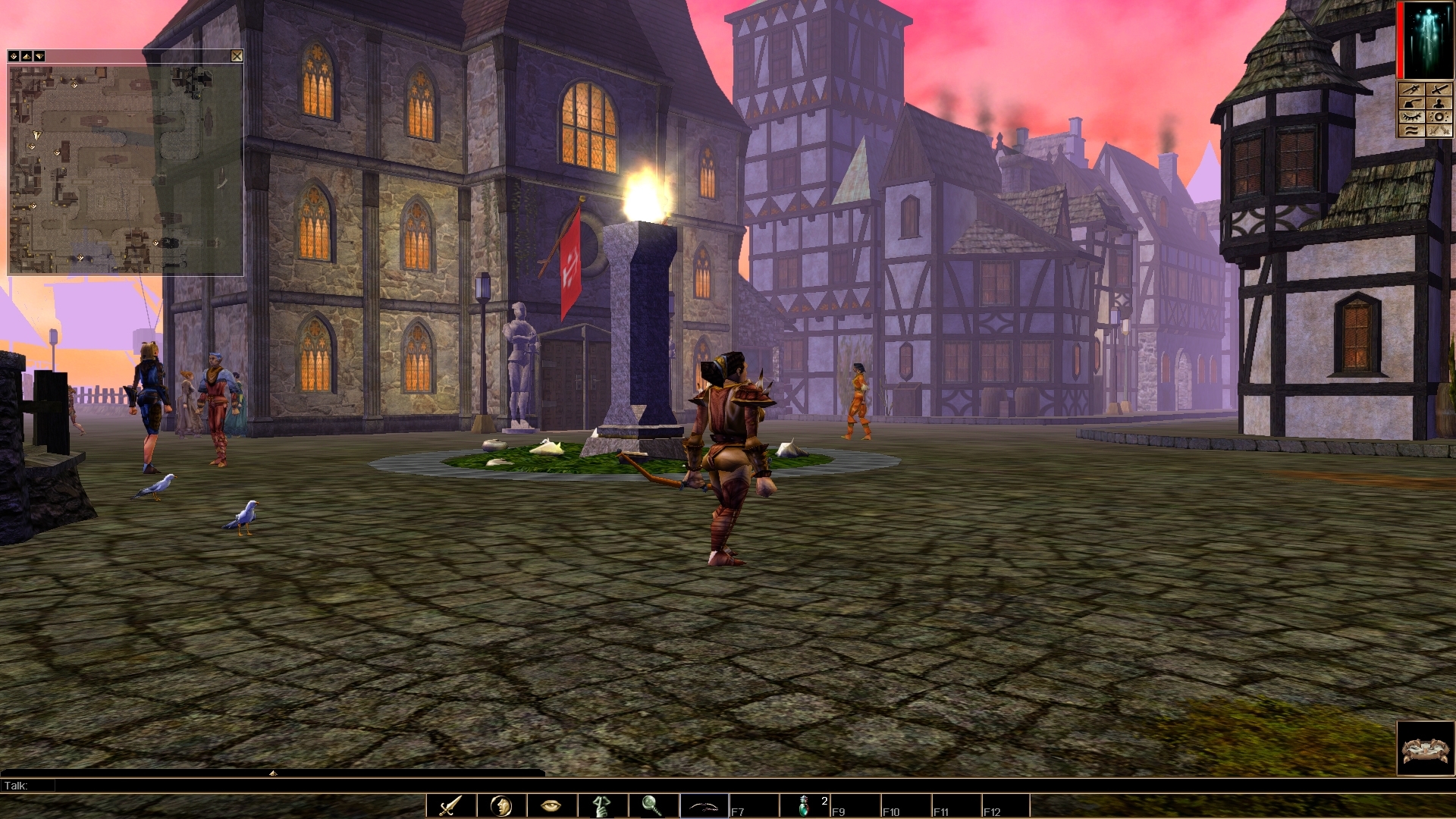The height and width of the screenshot is (819, 1456).
Task: Open the ring-shaped spells icon
Action: 1439,116
